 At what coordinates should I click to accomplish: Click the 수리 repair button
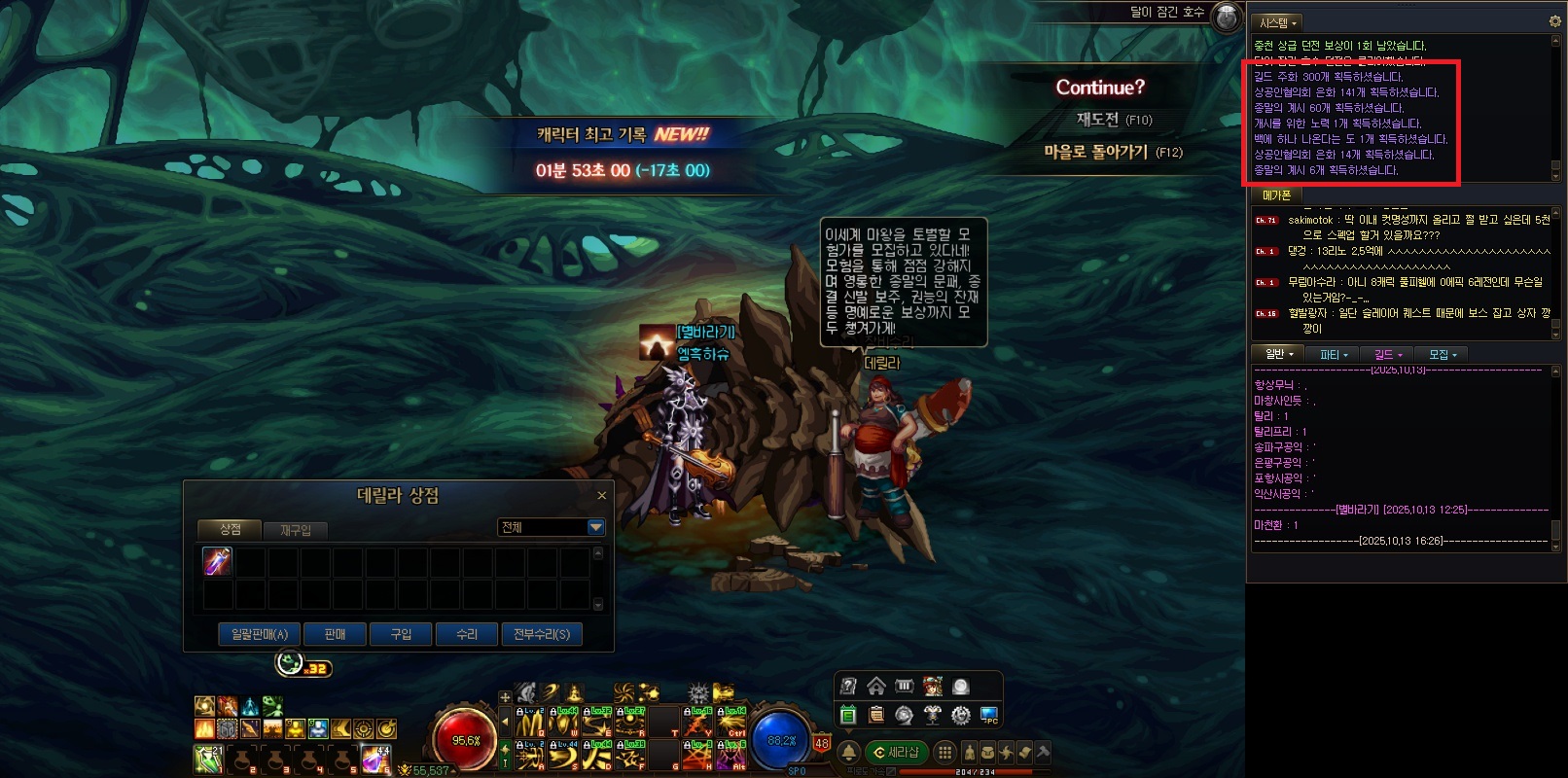pos(467,634)
